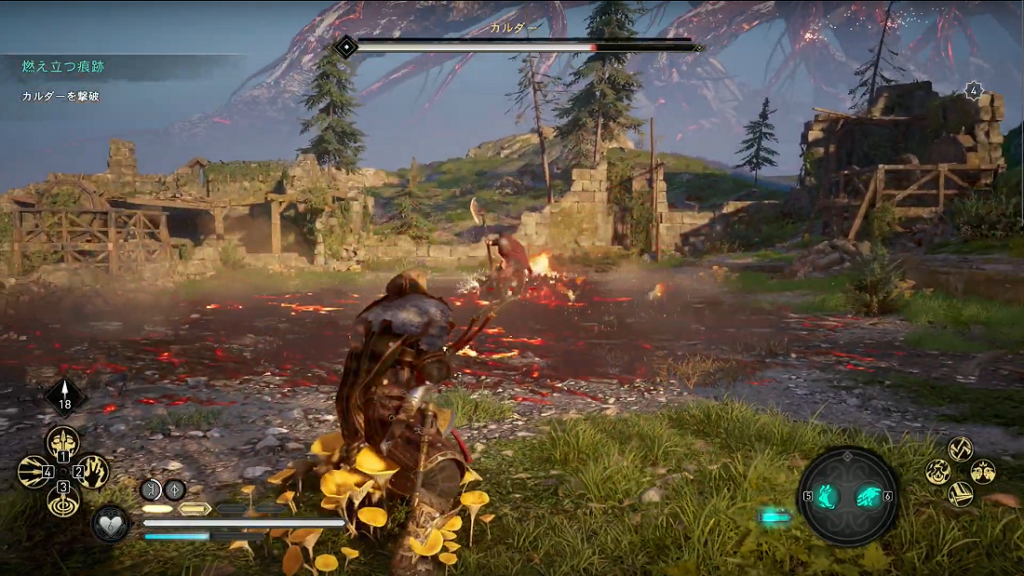The width and height of the screenshot is (1024, 576).
Task: Open the 燃え立つ痕跡 quest tracker
Action: [64, 67]
